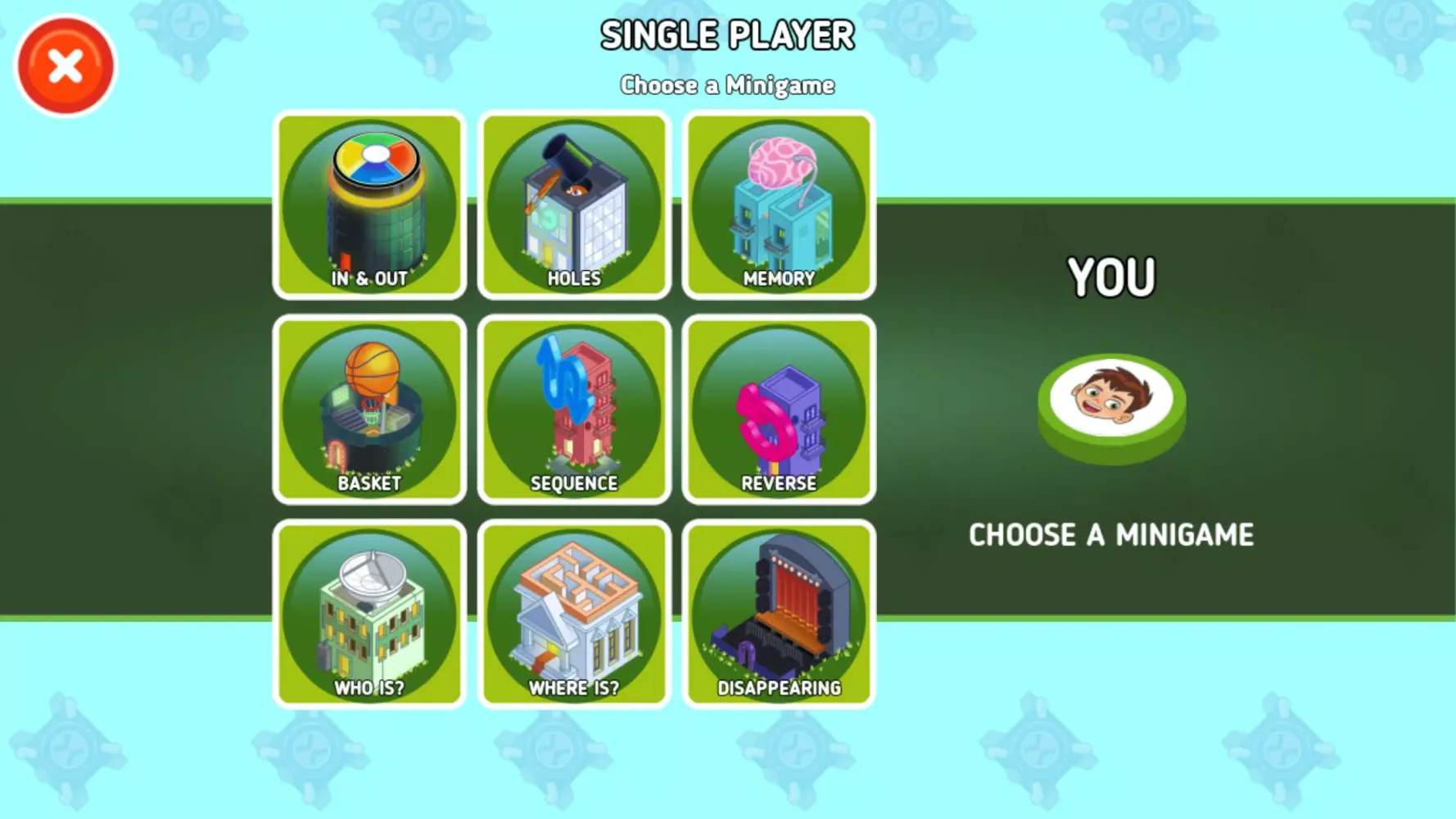Image resolution: width=1456 pixels, height=819 pixels.
Task: Open the Sequence minigame
Action: [573, 408]
